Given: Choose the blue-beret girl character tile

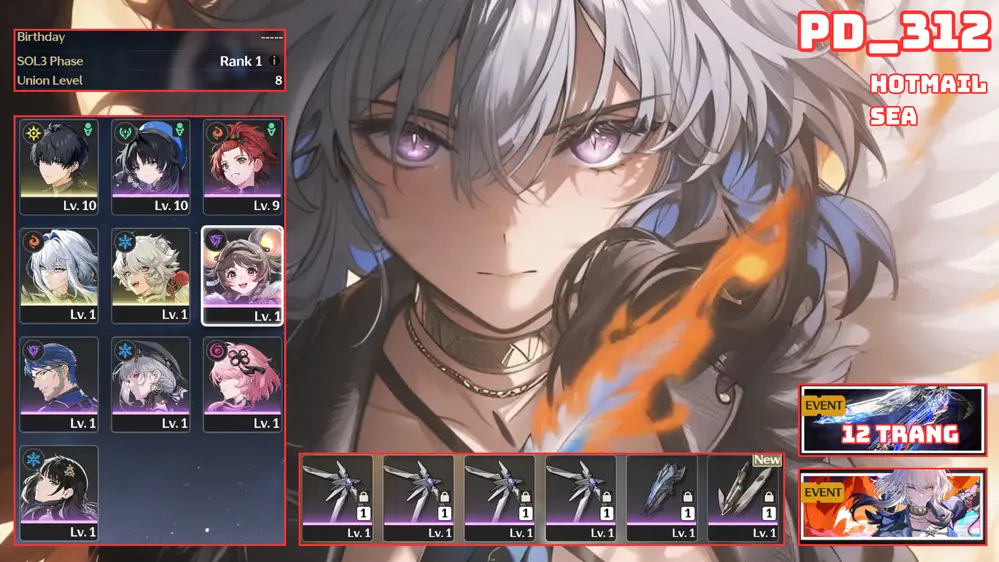Looking at the screenshot, I should [x=151, y=167].
